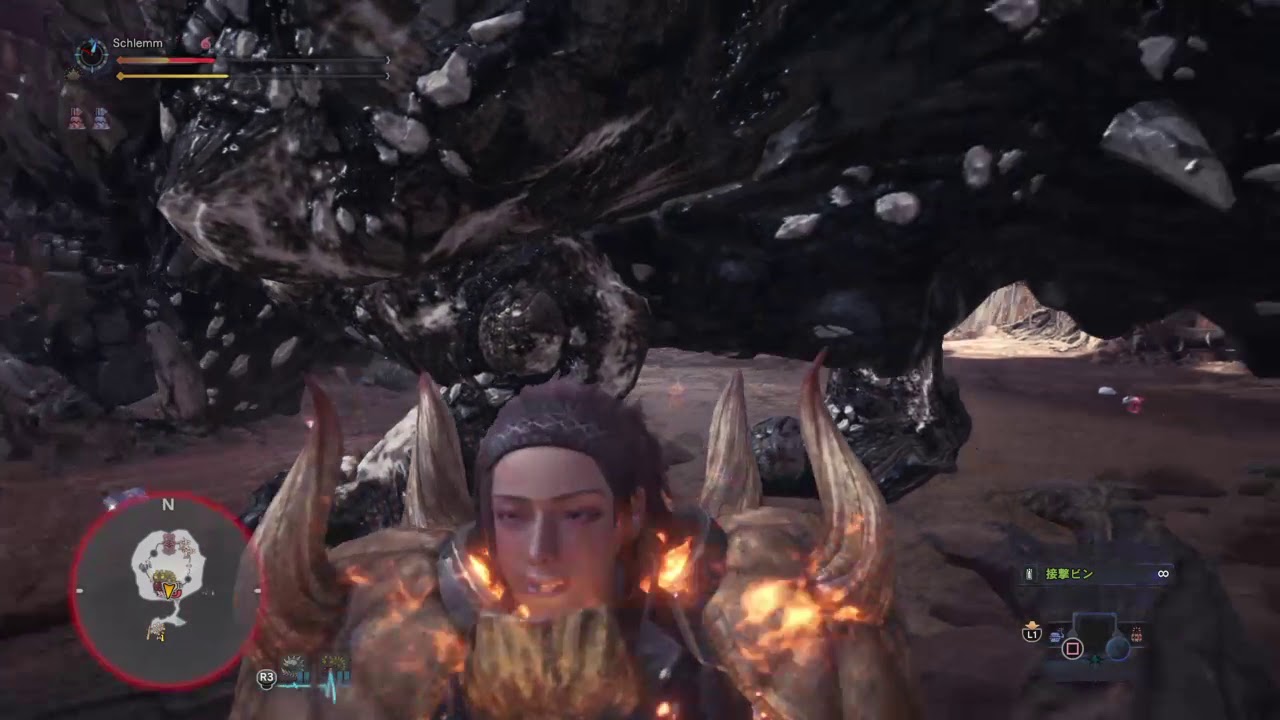Toggle the L1 item bar prompt

tap(1031, 635)
